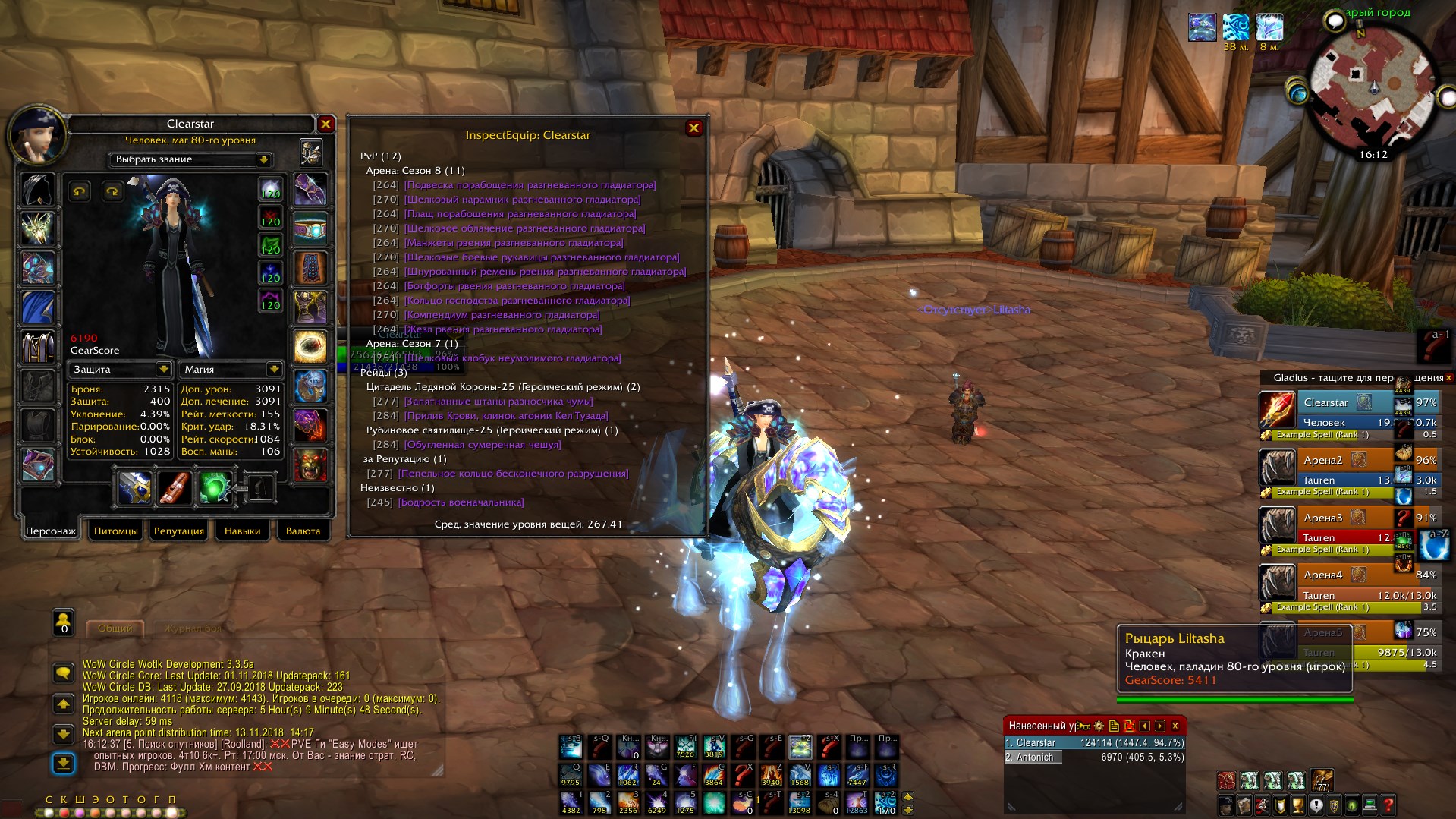
Task: Switch to the Валюта tab
Action: (x=303, y=531)
